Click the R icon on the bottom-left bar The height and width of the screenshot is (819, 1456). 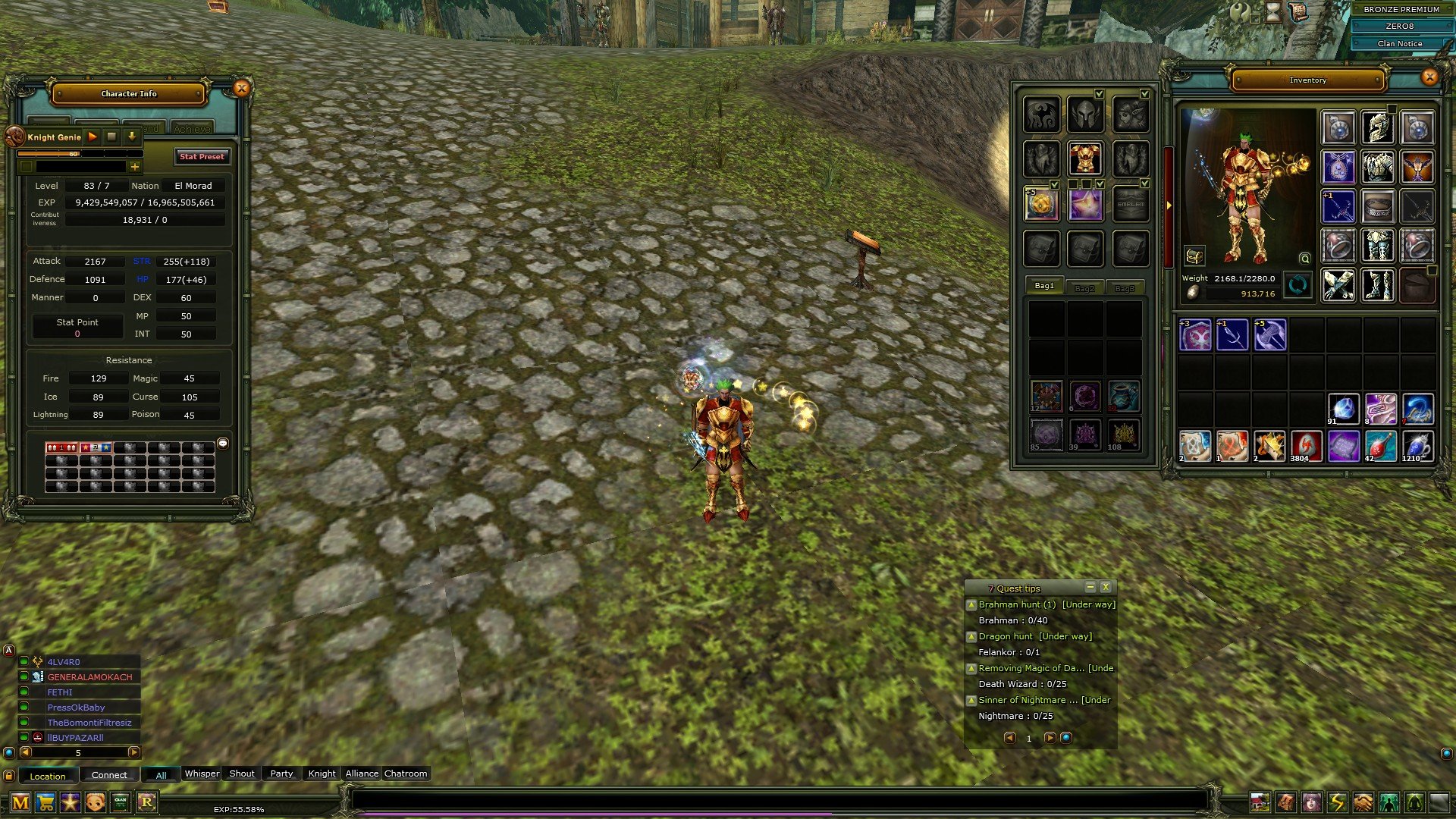146,802
